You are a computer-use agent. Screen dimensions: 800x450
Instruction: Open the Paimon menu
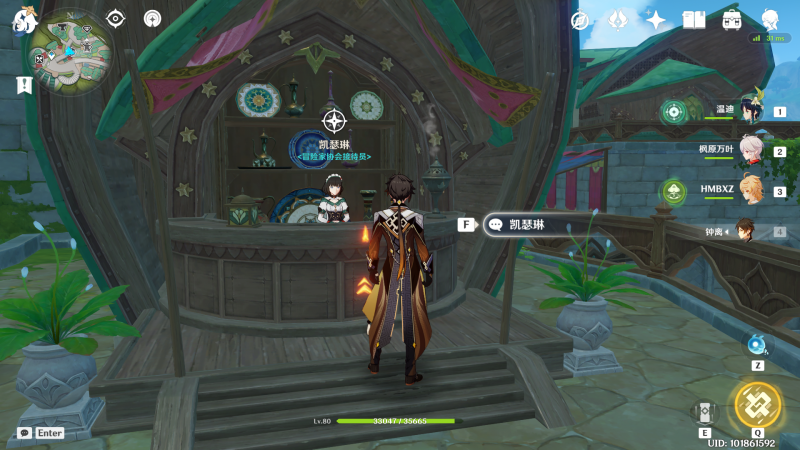click(x=23, y=19)
